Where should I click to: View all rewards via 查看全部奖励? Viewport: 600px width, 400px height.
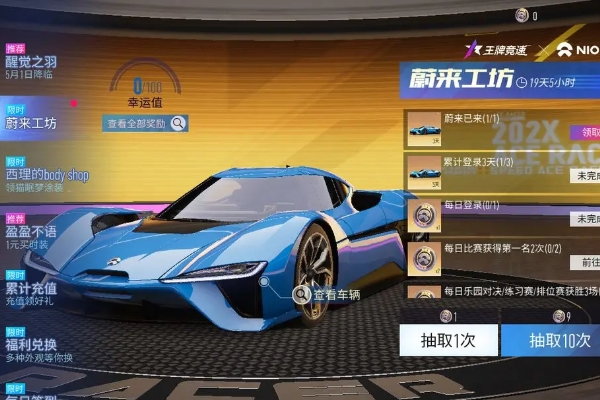point(147,123)
